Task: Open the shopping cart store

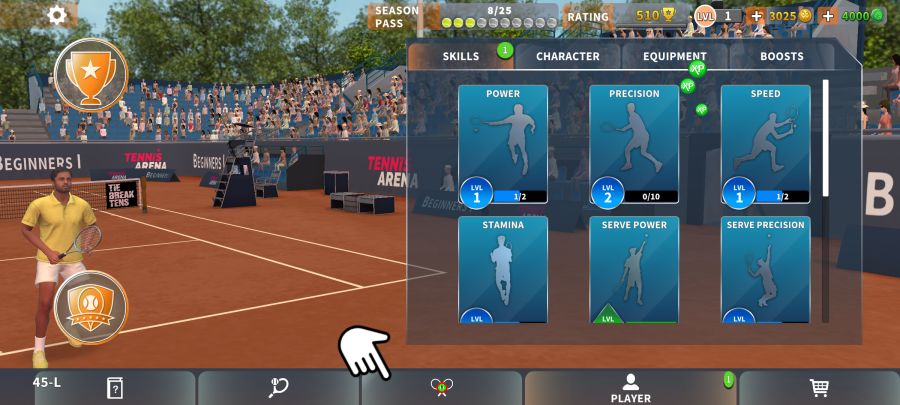Action: [818, 388]
